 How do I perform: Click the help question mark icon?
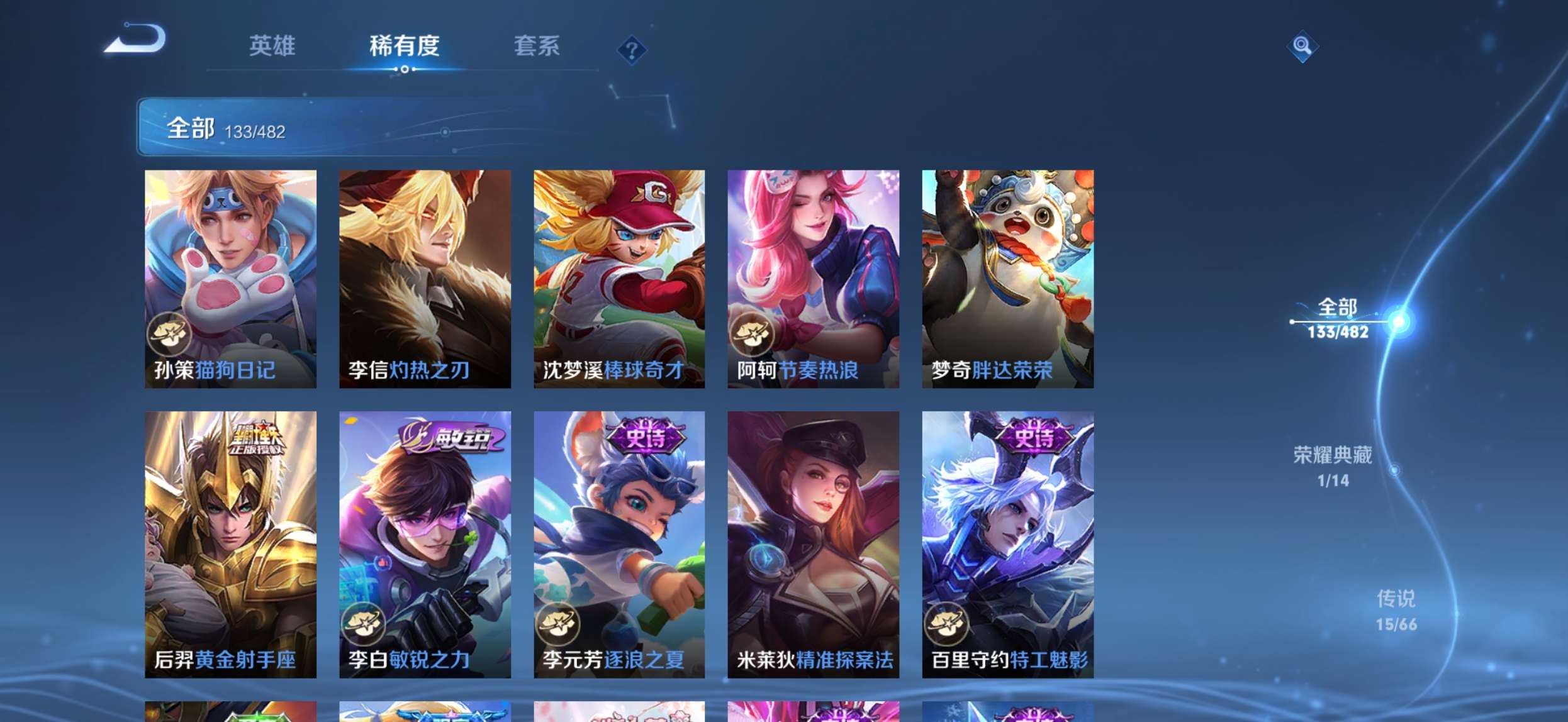pyautogui.click(x=630, y=50)
